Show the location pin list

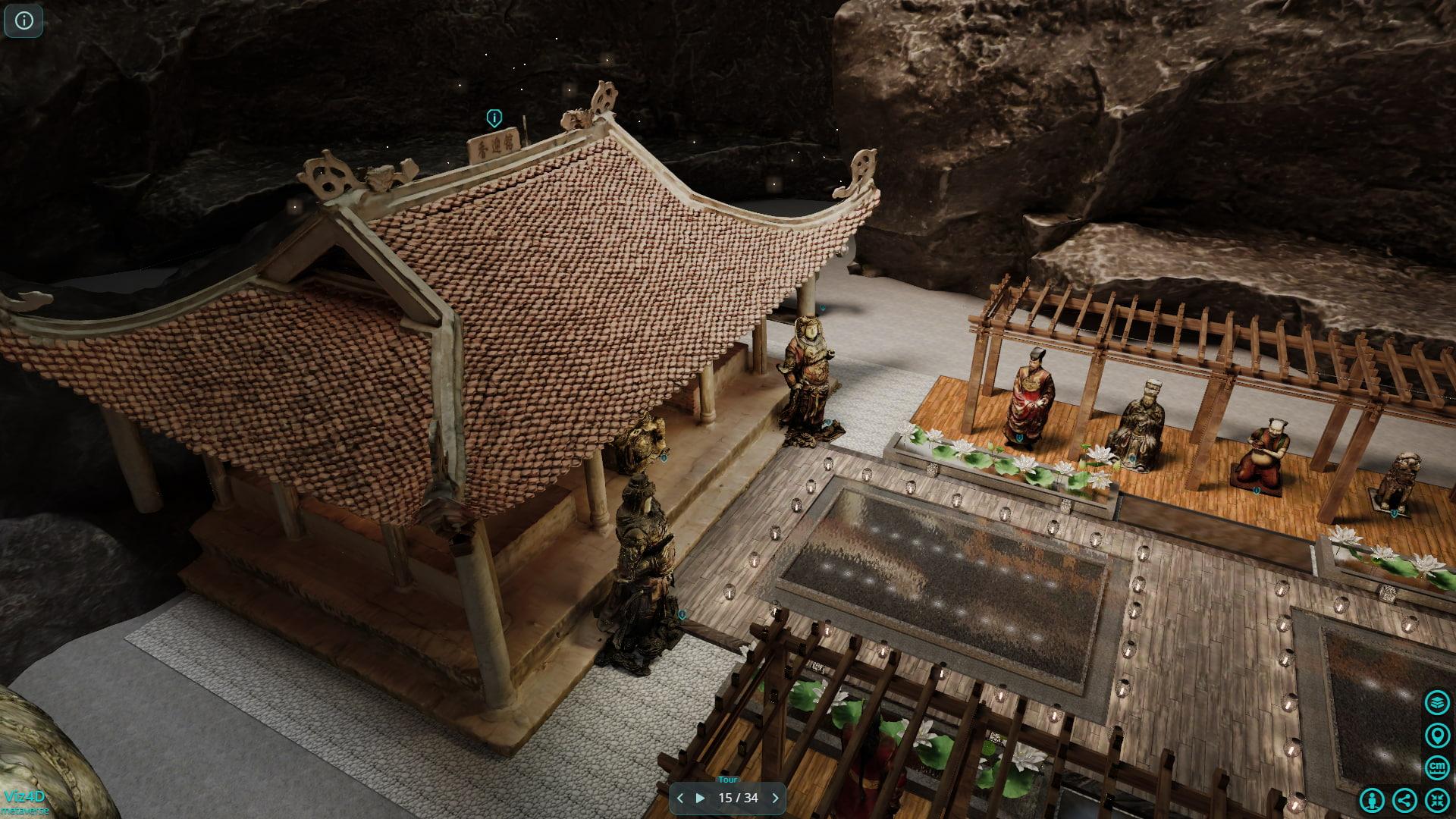[x=1437, y=735]
